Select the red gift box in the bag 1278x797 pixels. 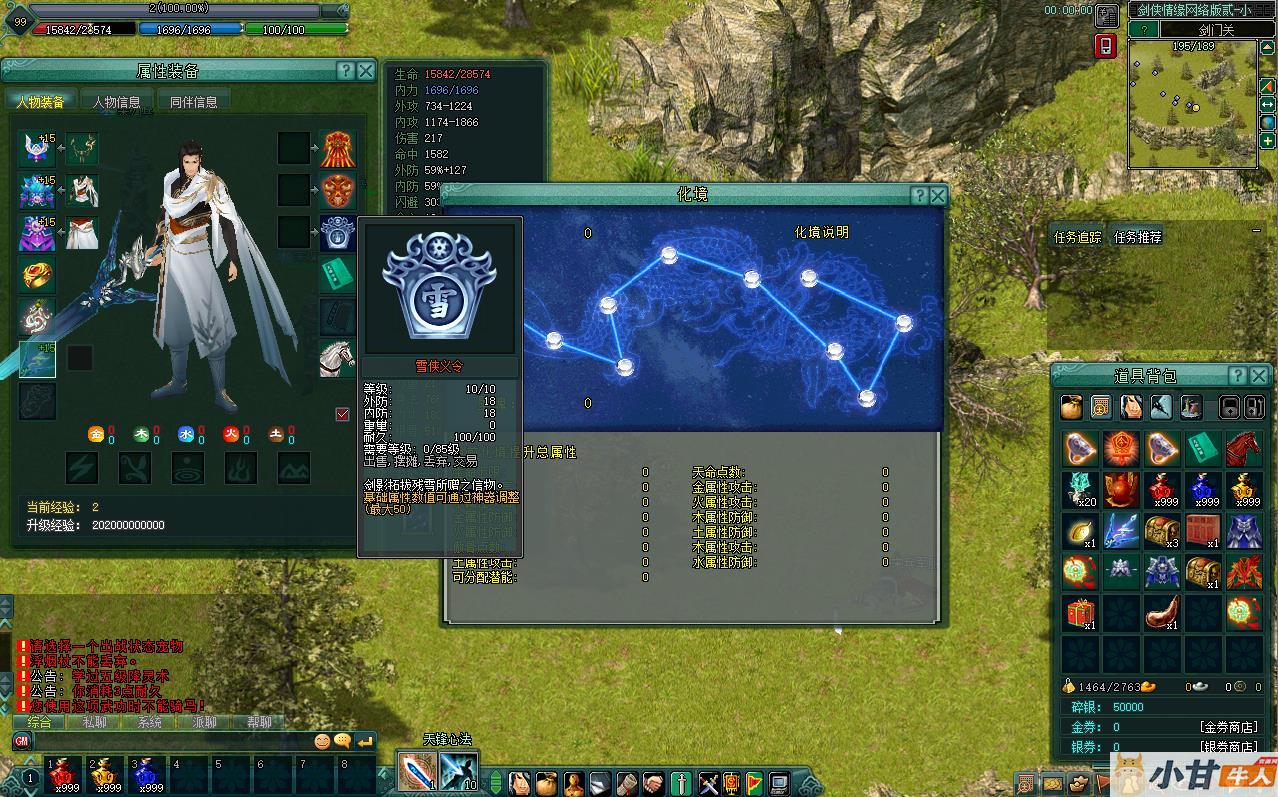(1080, 612)
